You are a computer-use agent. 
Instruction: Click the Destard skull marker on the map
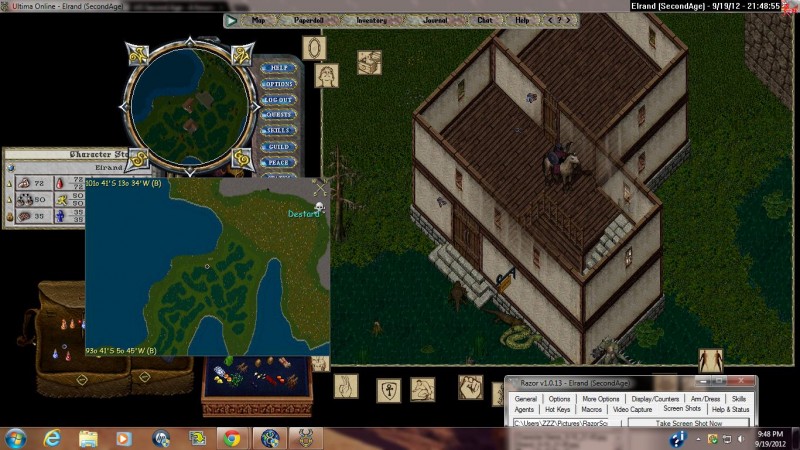pos(319,209)
